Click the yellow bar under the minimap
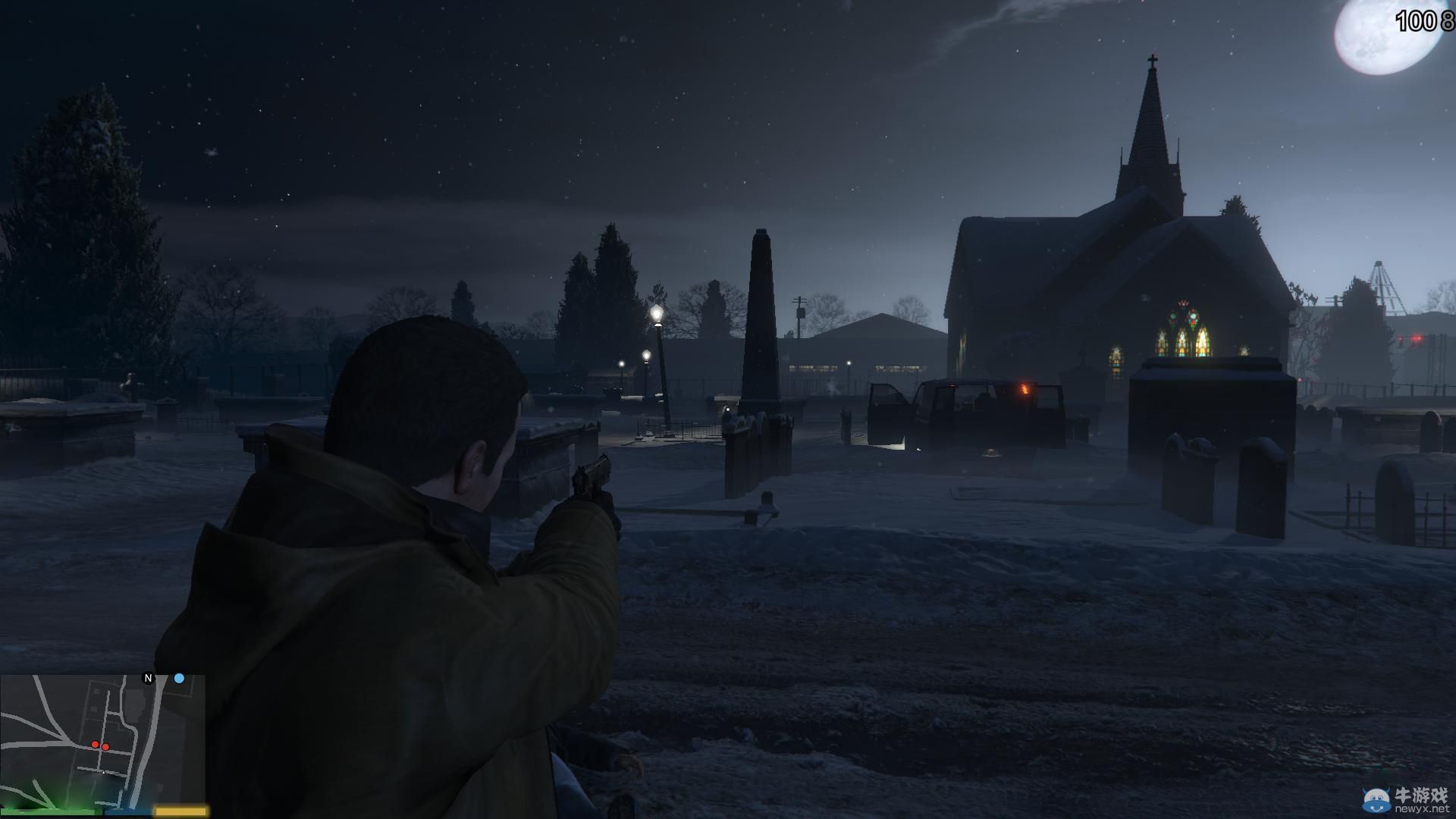Viewport: 1456px width, 819px height. (x=180, y=810)
